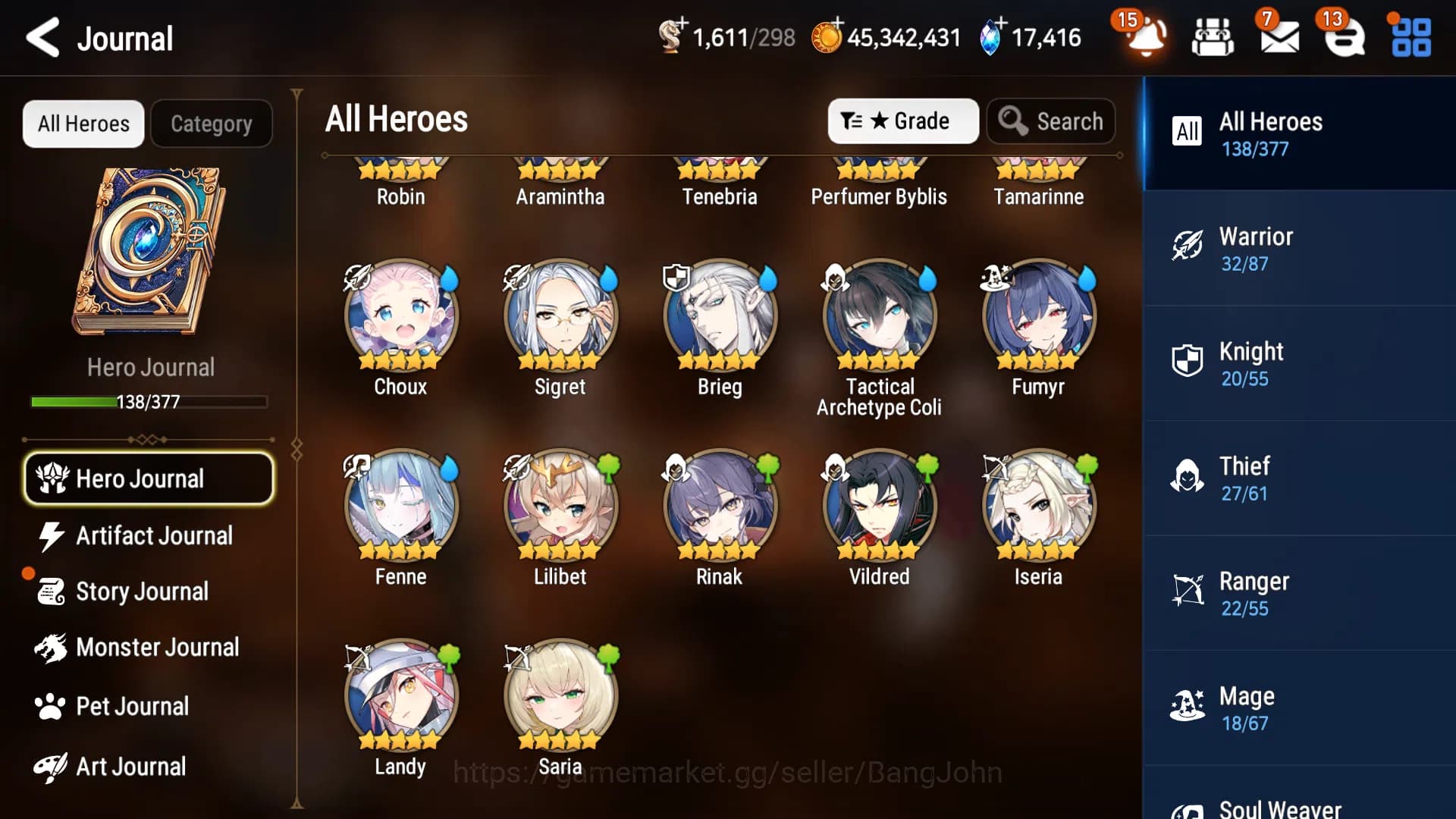Viewport: 1456px width, 819px height.
Task: Open the inventory bag icon
Action: pyautogui.click(x=1212, y=38)
